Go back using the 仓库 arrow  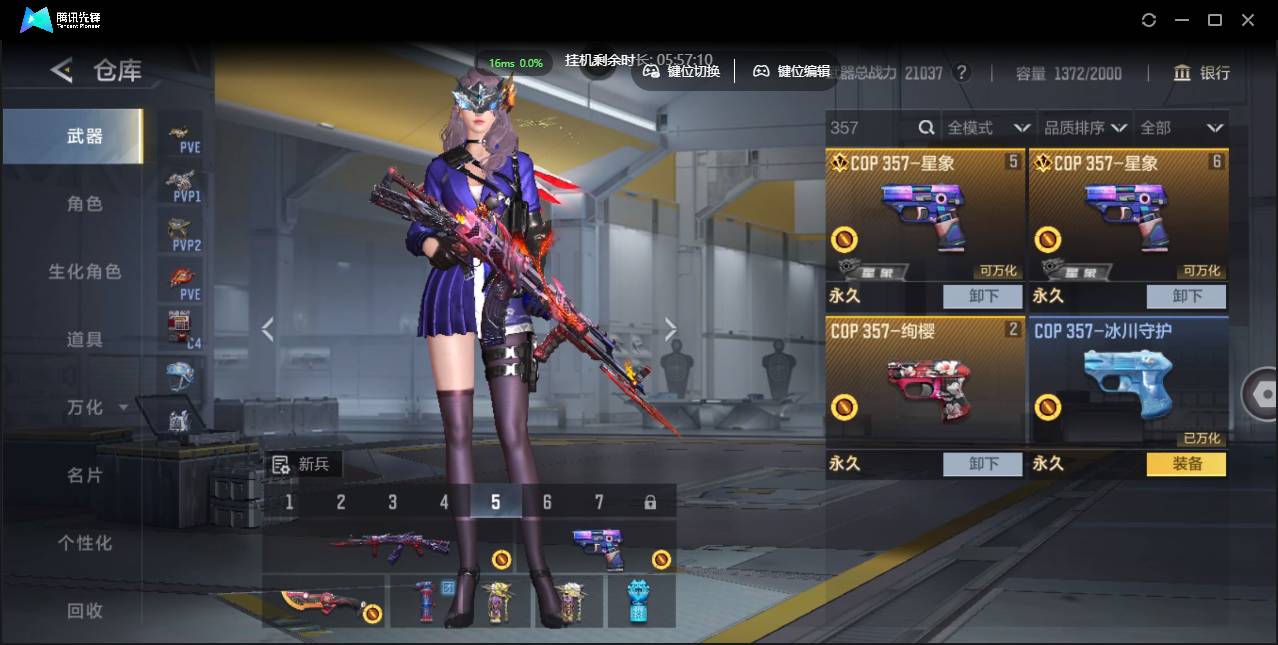(62, 70)
